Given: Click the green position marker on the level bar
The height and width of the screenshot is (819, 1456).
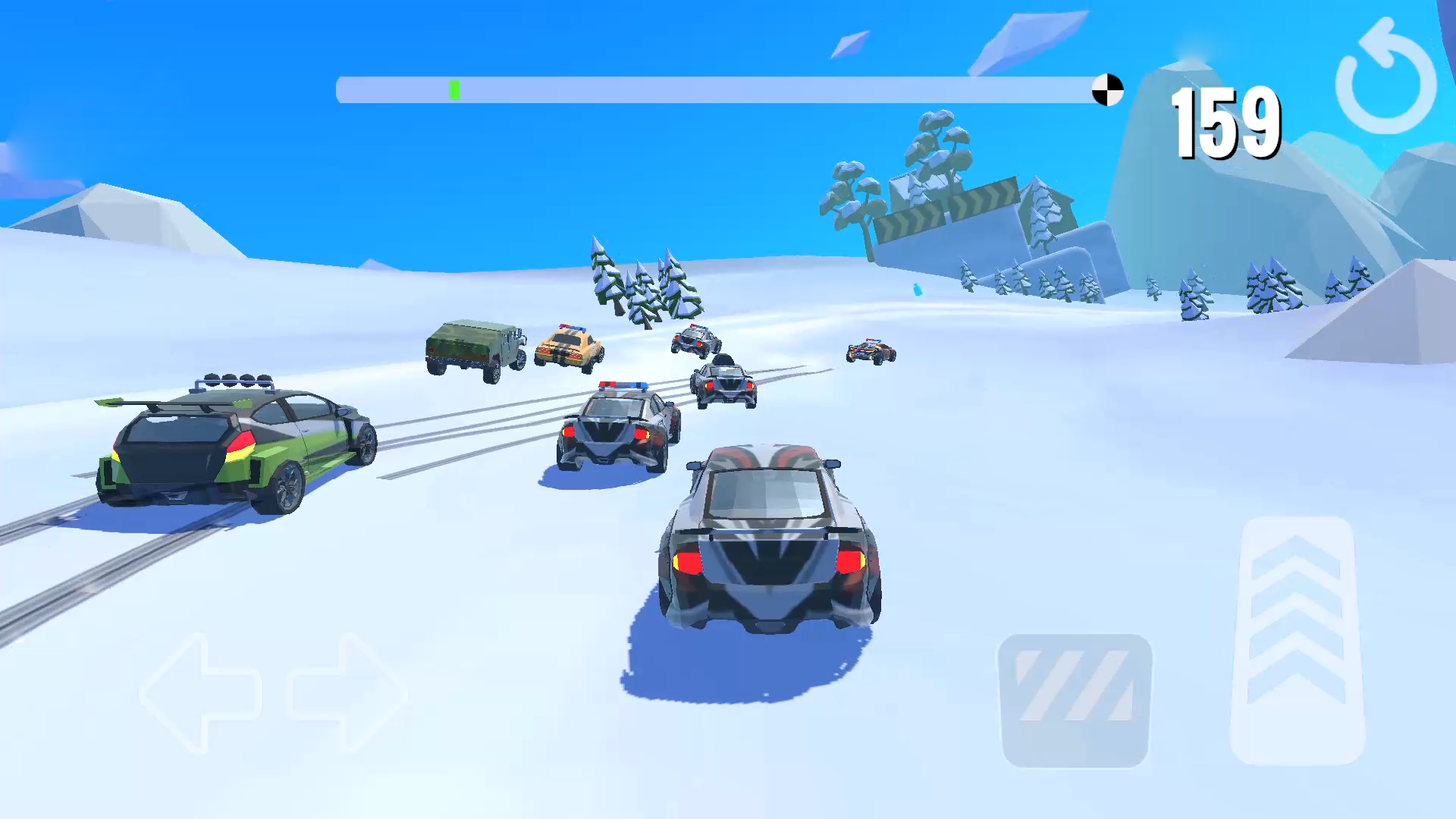Looking at the screenshot, I should tap(454, 89).
